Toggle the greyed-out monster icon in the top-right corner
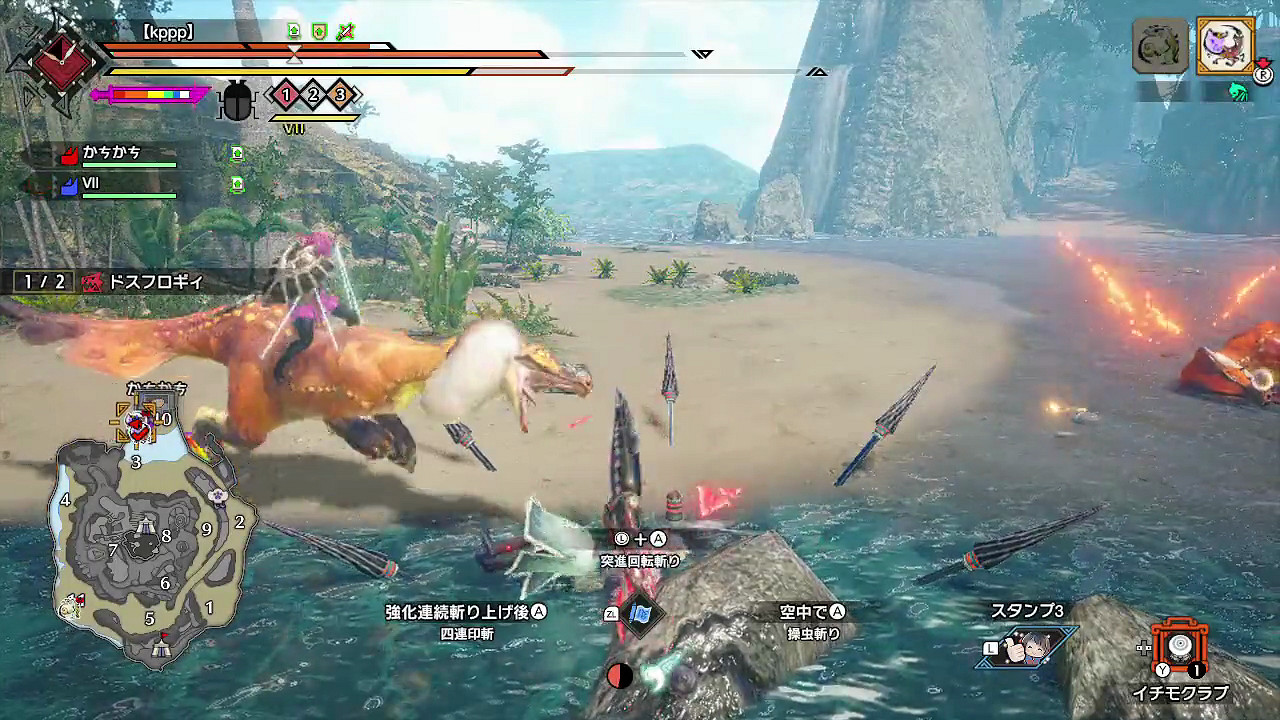 pyautogui.click(x=1158, y=45)
